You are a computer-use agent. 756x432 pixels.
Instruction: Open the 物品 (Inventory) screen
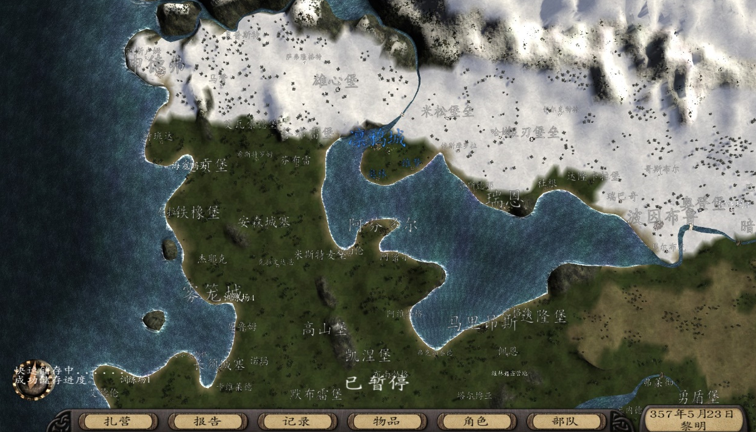386,422
